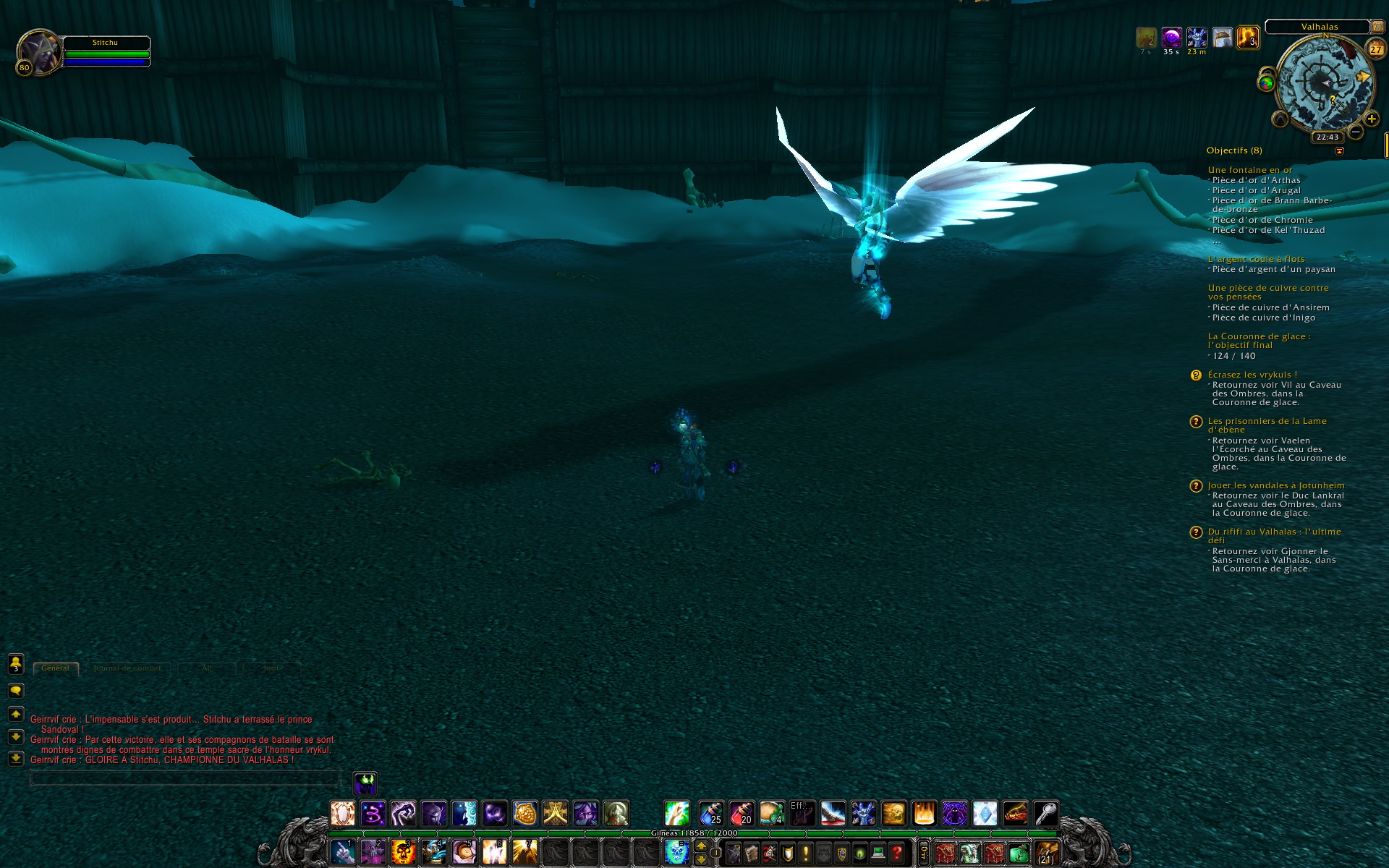This screenshot has height=868, width=1389.
Task: Open the world map button beside Valhalas
Action: tap(1377, 27)
